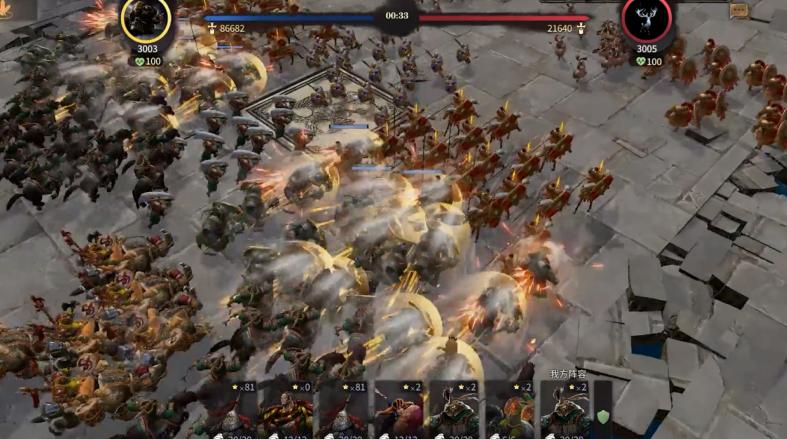Select the red-skinned brute unit card
787x439 pixels.
[x=399, y=412]
